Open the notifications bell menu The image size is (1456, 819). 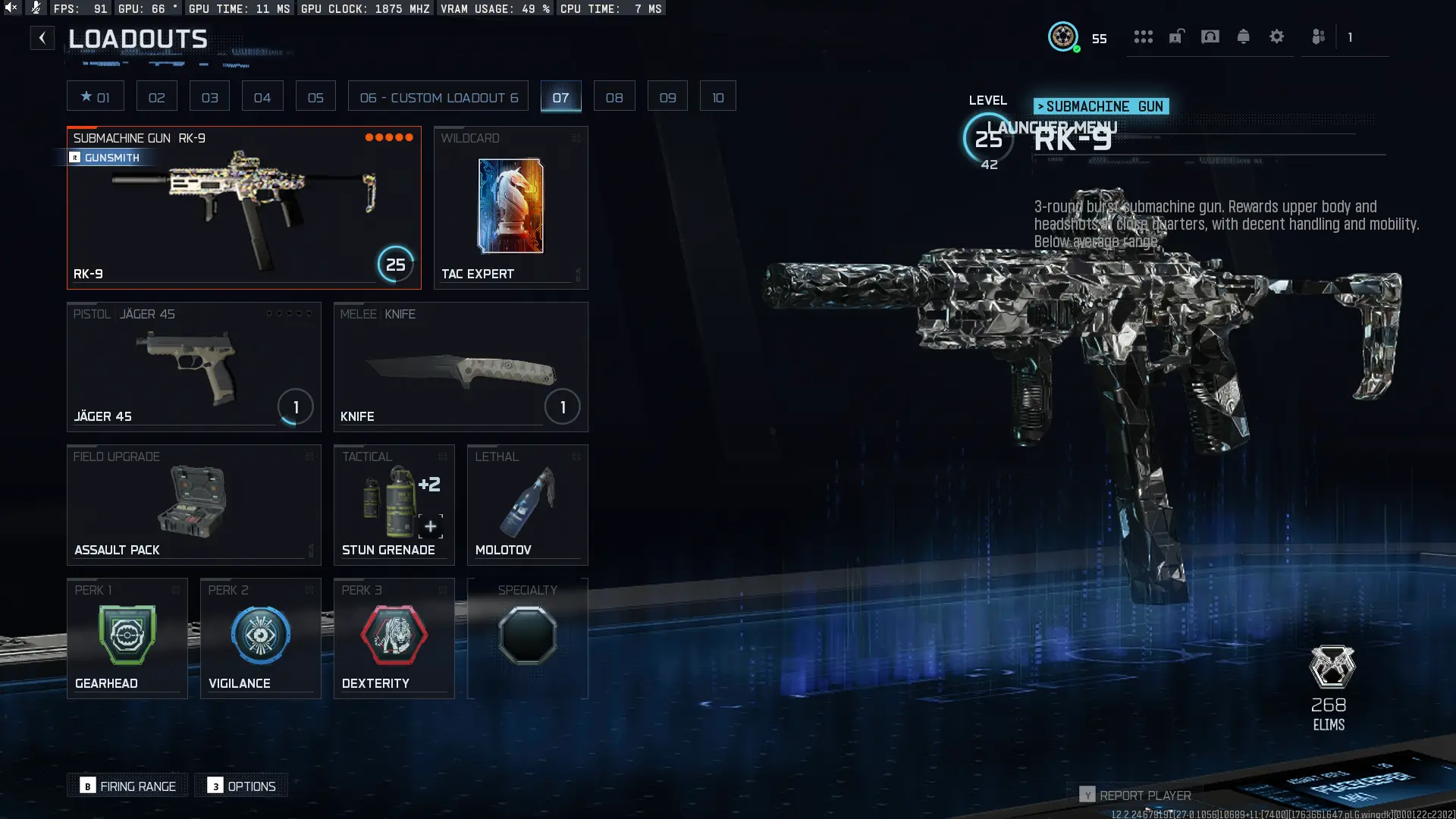[x=1244, y=36]
